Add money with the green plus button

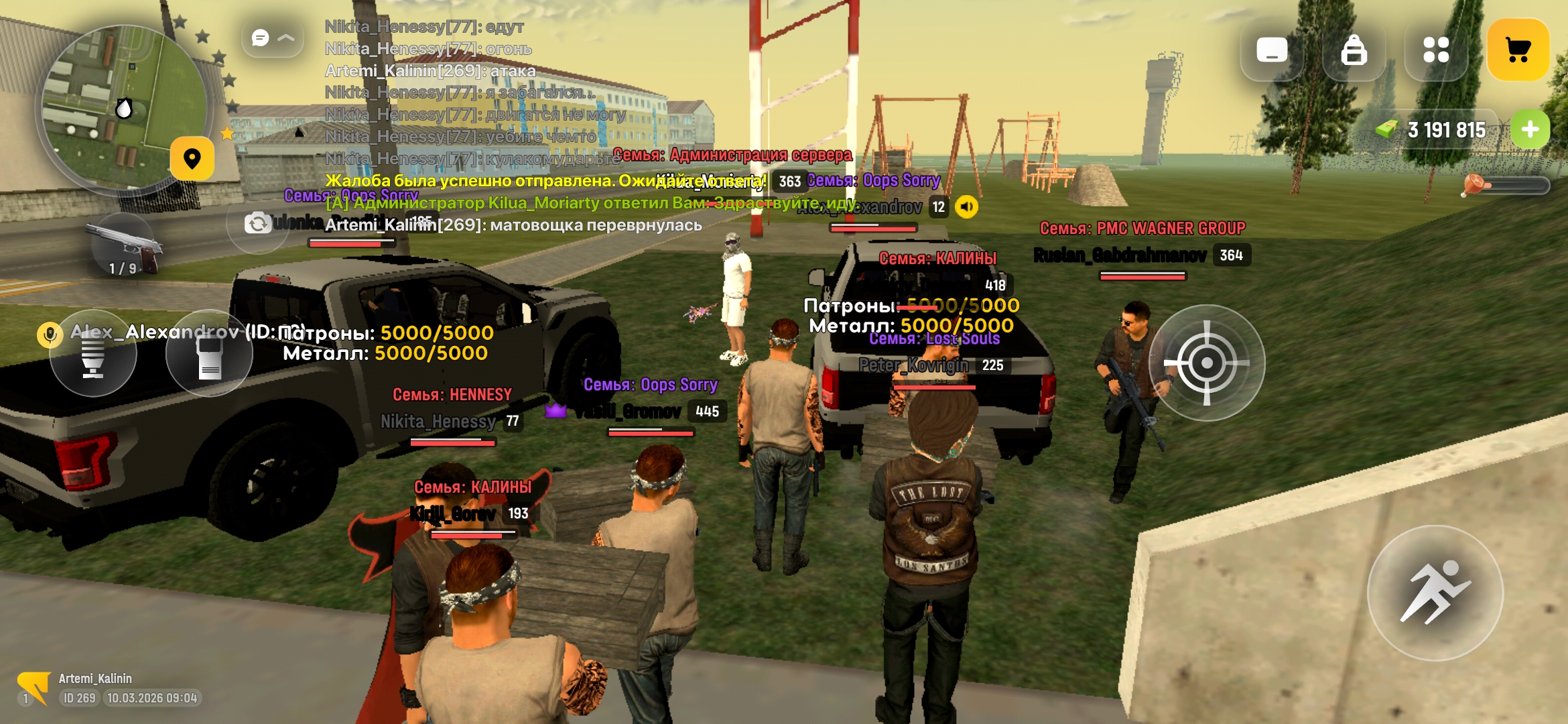(x=1530, y=129)
